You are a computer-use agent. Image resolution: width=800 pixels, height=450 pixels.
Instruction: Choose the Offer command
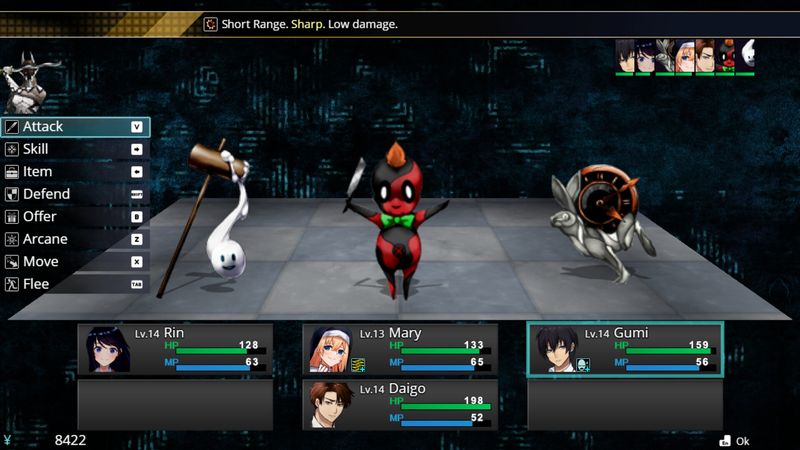(75, 217)
